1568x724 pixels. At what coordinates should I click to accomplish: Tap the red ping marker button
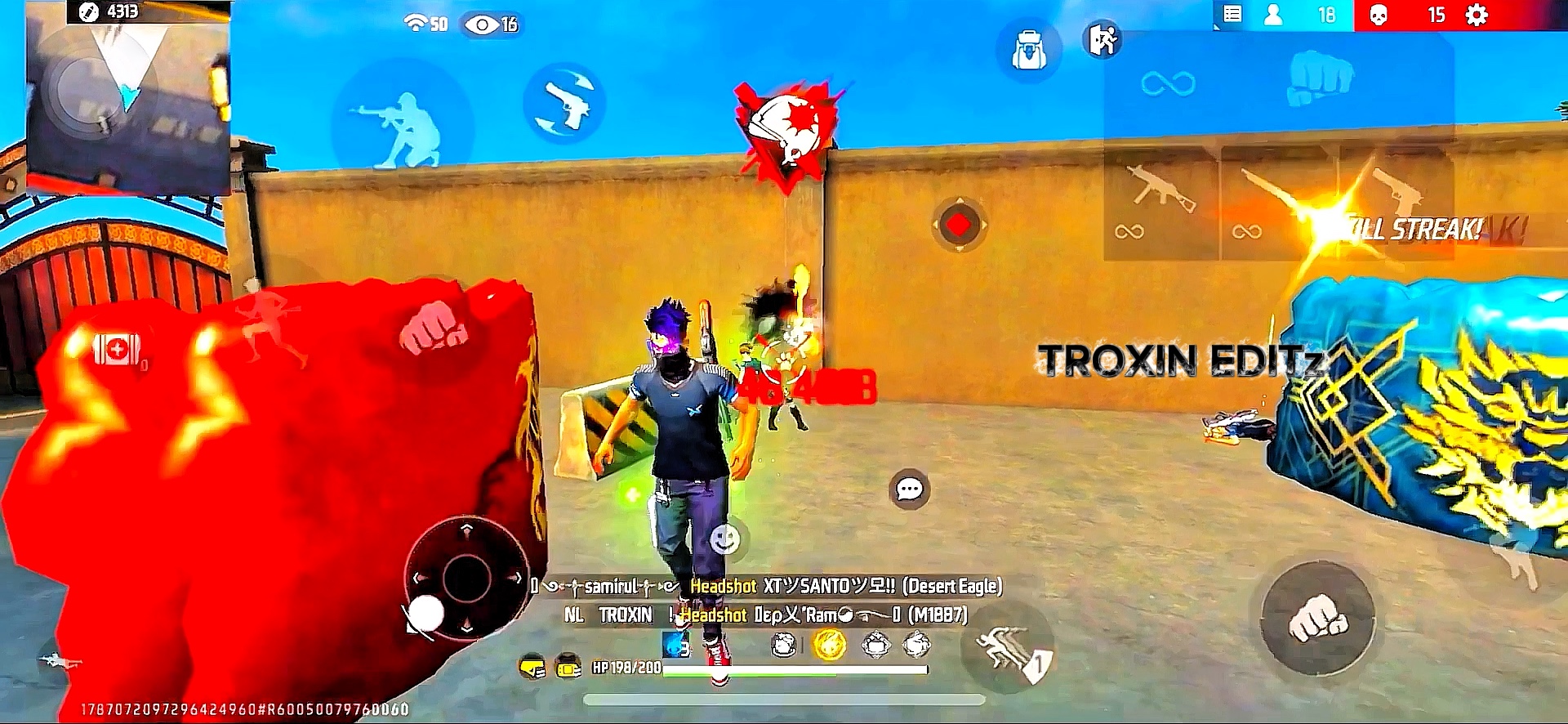pyautogui.click(x=959, y=224)
